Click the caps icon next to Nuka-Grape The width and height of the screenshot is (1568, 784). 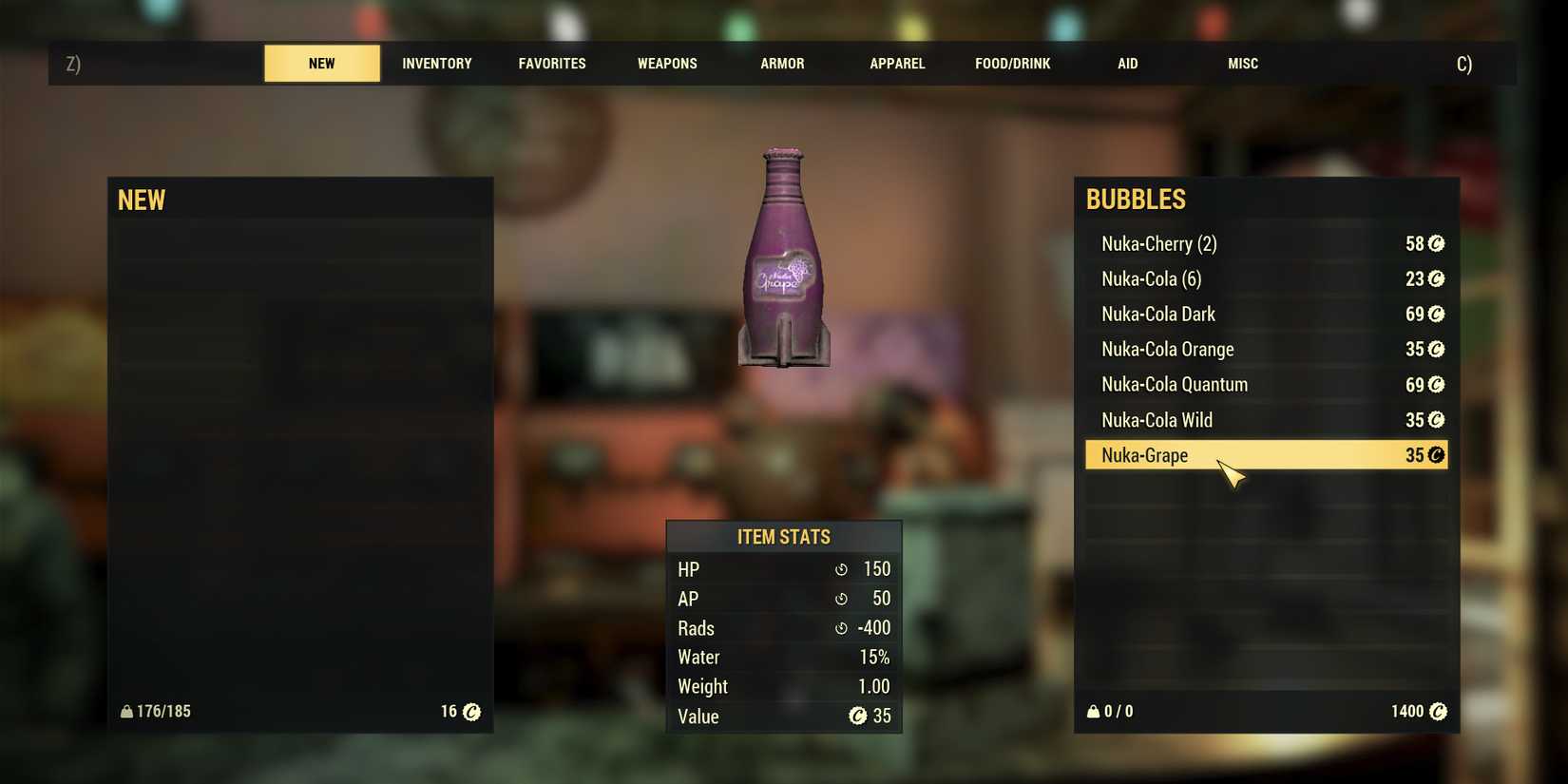point(1435,455)
